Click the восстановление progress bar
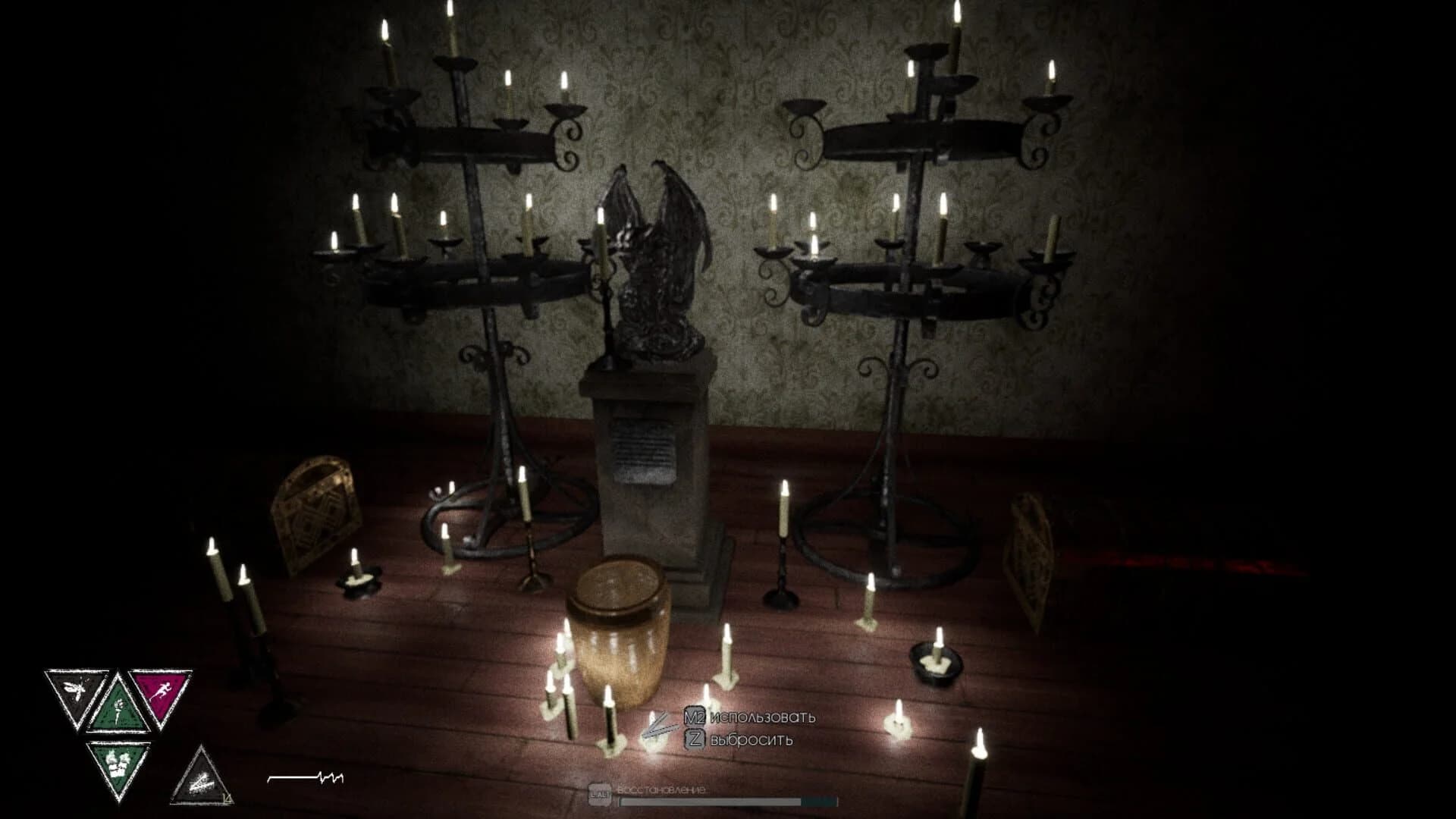The height and width of the screenshot is (819, 1456). click(729, 802)
